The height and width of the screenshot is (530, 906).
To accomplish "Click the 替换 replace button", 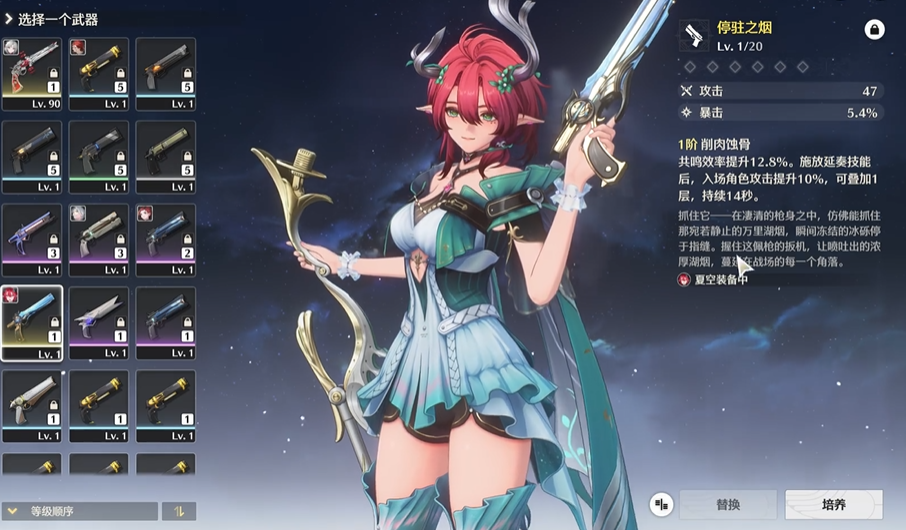I will [728, 505].
